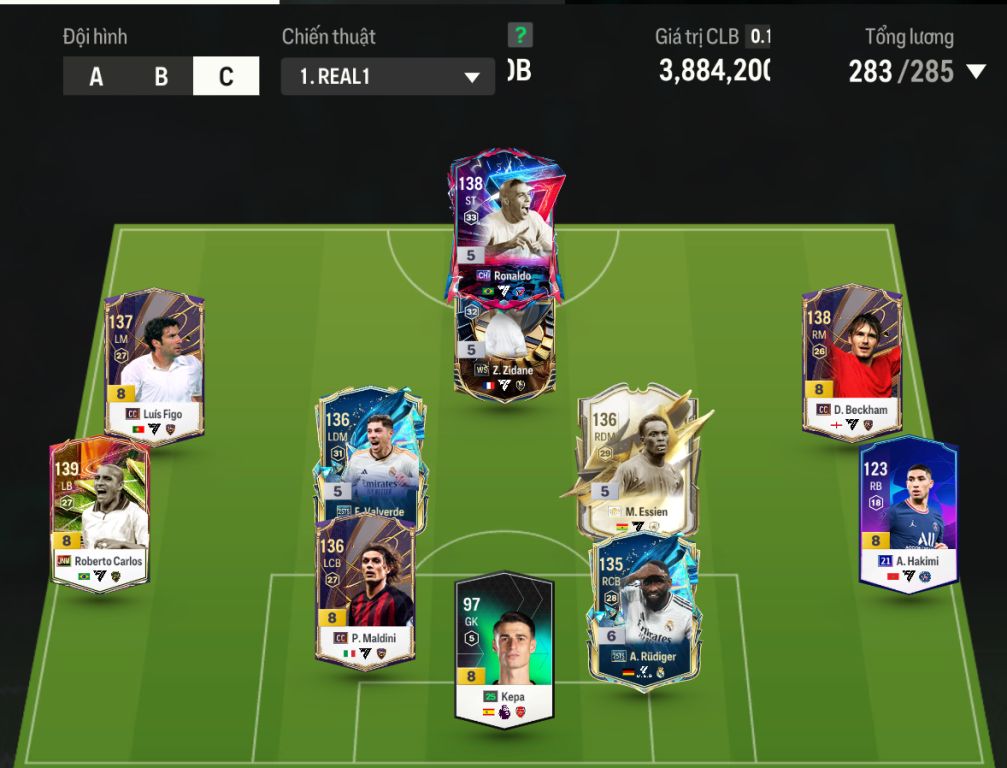Open the REAL1 tactics dropdown
The width and height of the screenshot is (1007, 768).
(388, 77)
